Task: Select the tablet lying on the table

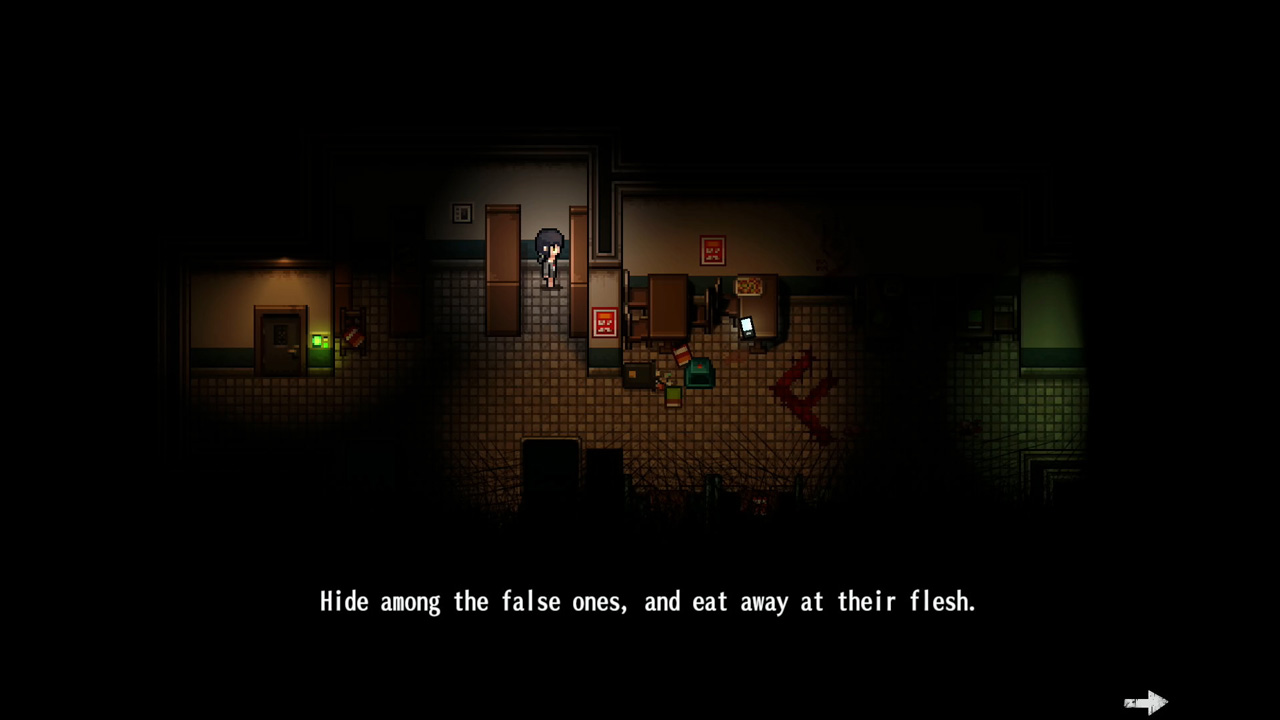Action: coord(747,327)
